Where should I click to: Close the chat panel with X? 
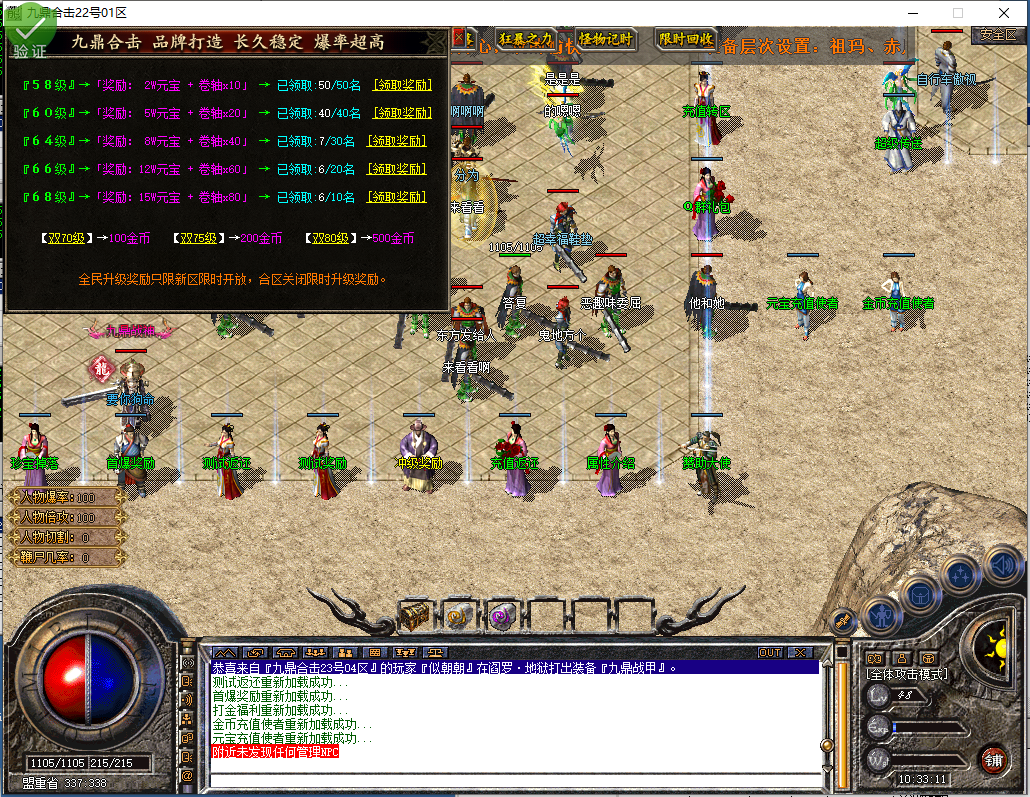pos(799,653)
